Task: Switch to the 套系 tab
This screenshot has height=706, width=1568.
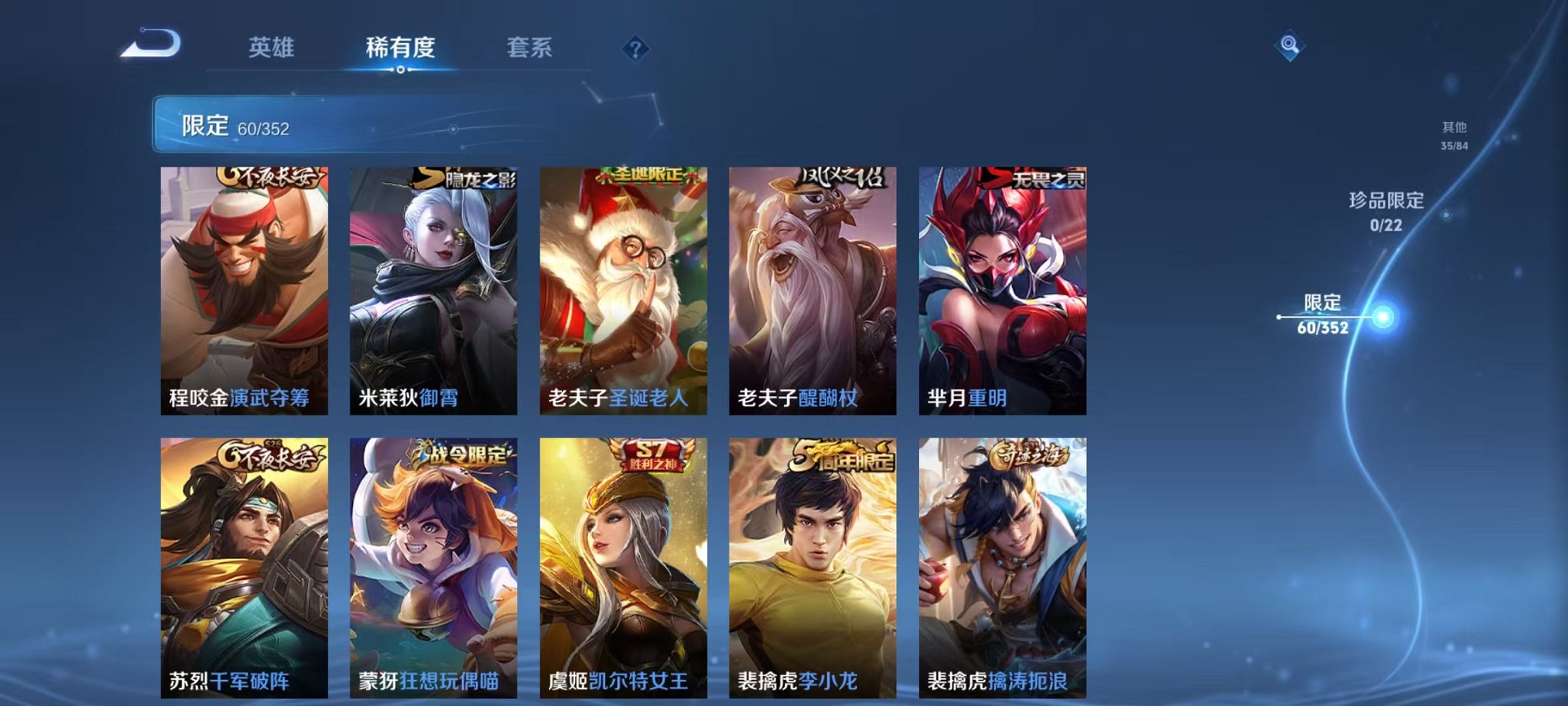Action: (536, 48)
